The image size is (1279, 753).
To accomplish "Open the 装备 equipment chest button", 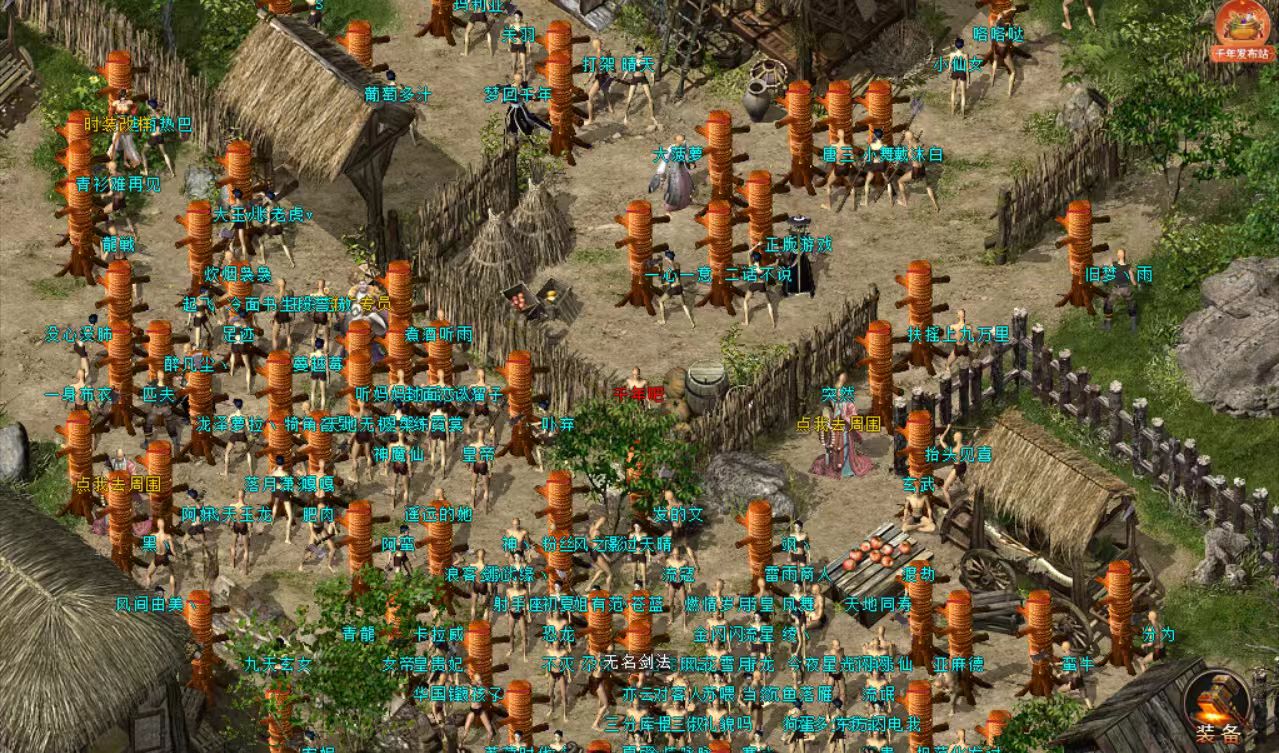I will pos(1218,709).
